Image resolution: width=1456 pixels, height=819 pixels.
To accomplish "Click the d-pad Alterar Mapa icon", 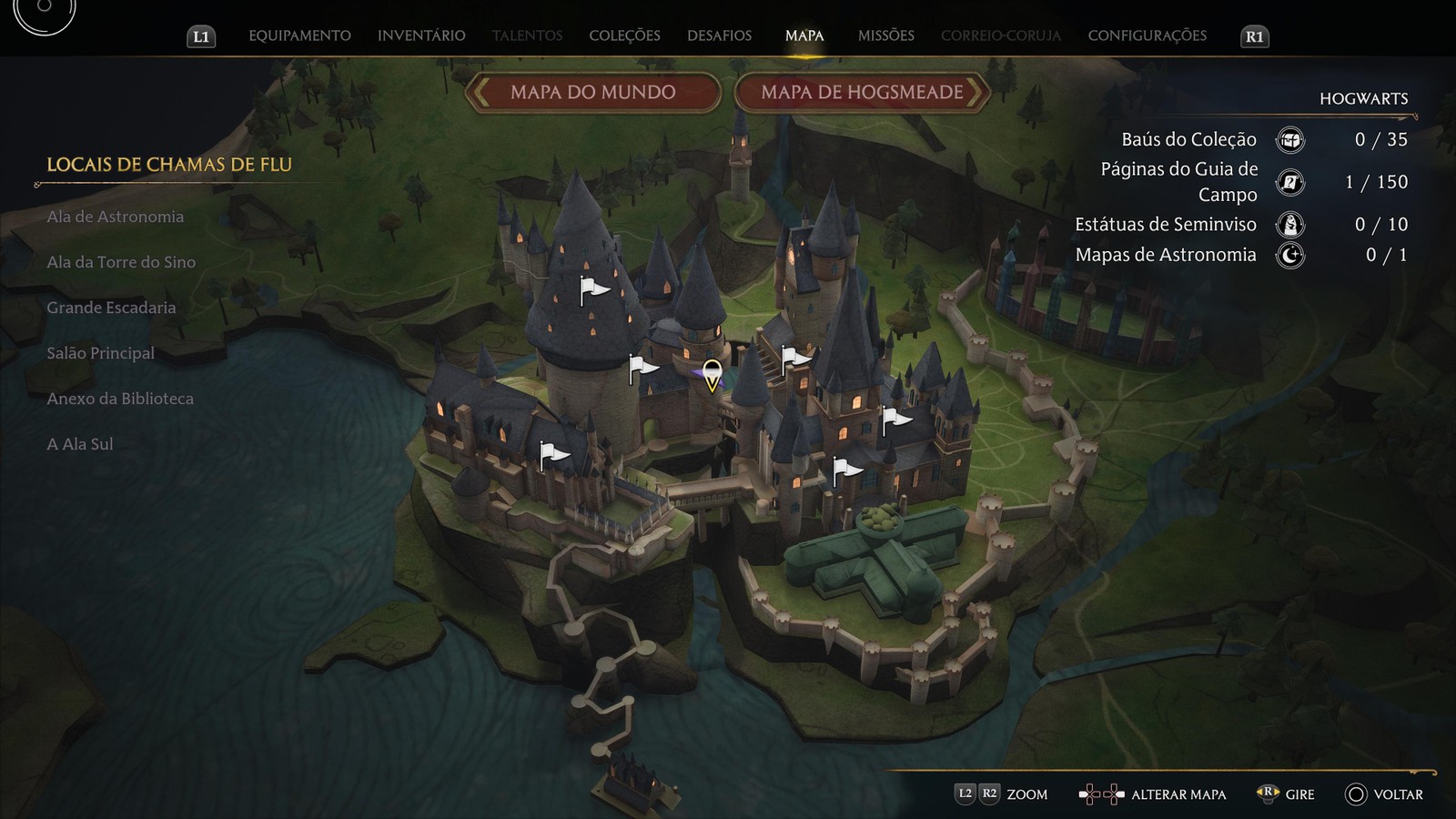I will 1099,794.
